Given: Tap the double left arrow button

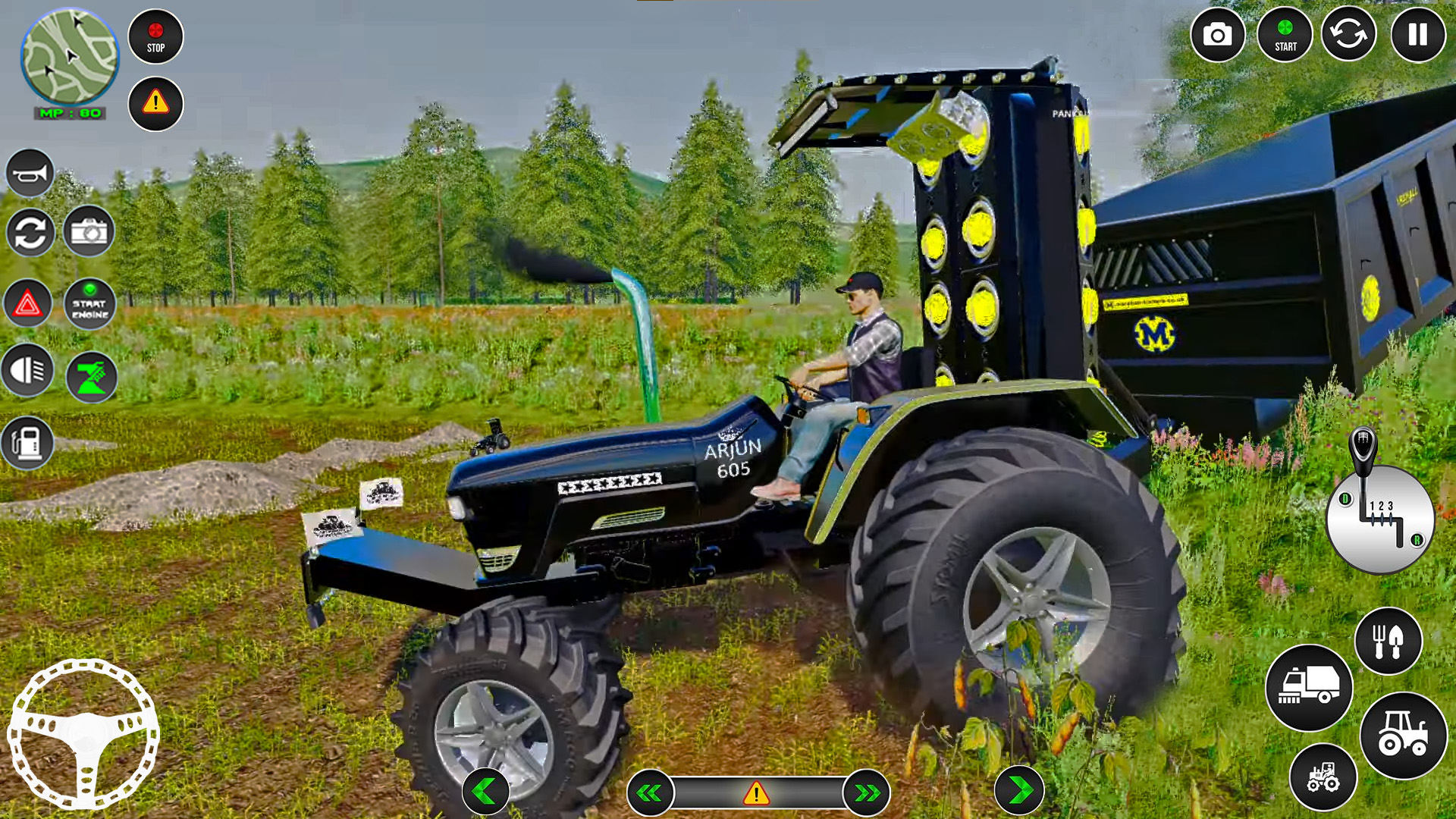Looking at the screenshot, I should (650, 793).
